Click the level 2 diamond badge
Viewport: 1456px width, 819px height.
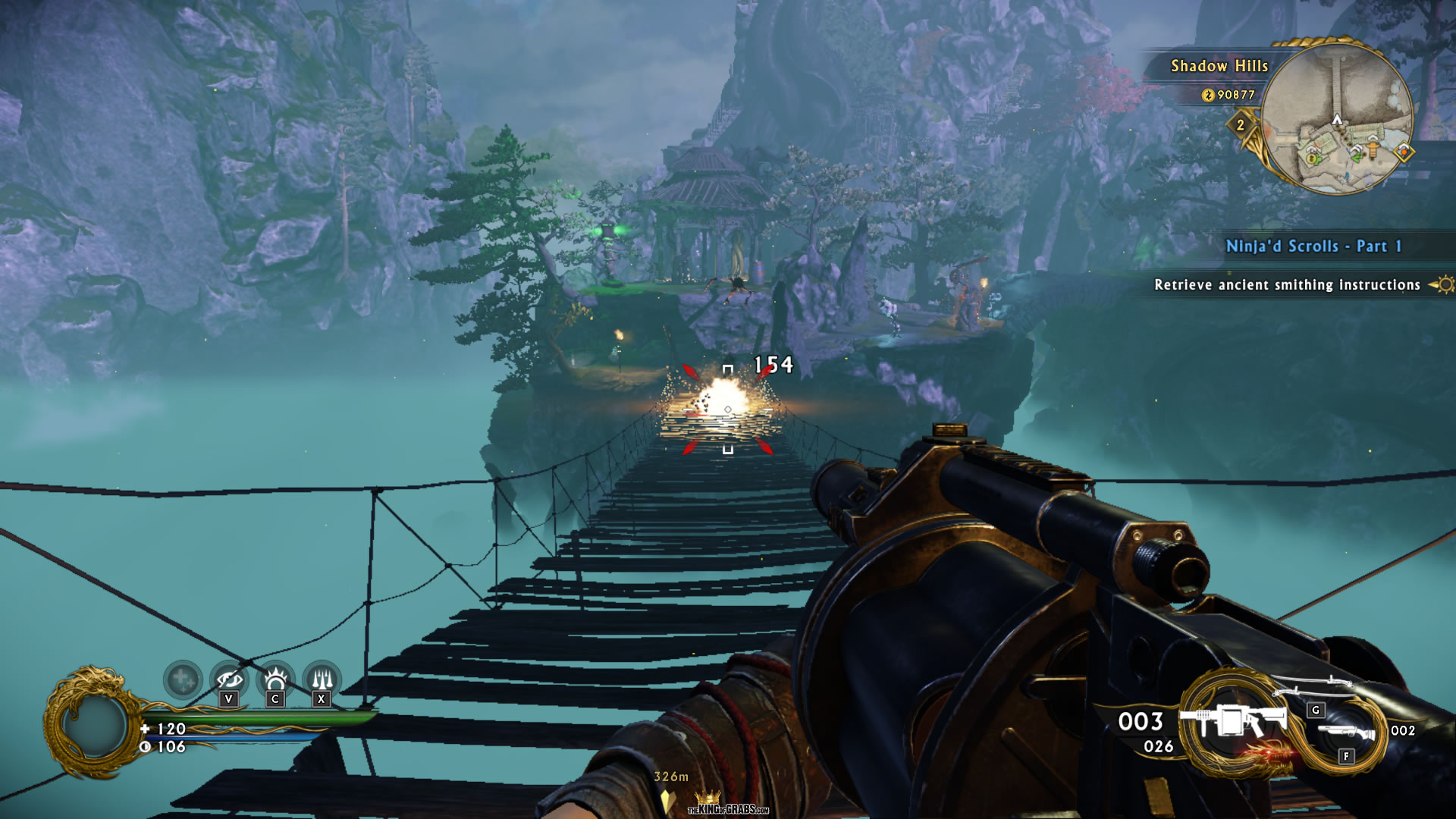pyautogui.click(x=1241, y=125)
